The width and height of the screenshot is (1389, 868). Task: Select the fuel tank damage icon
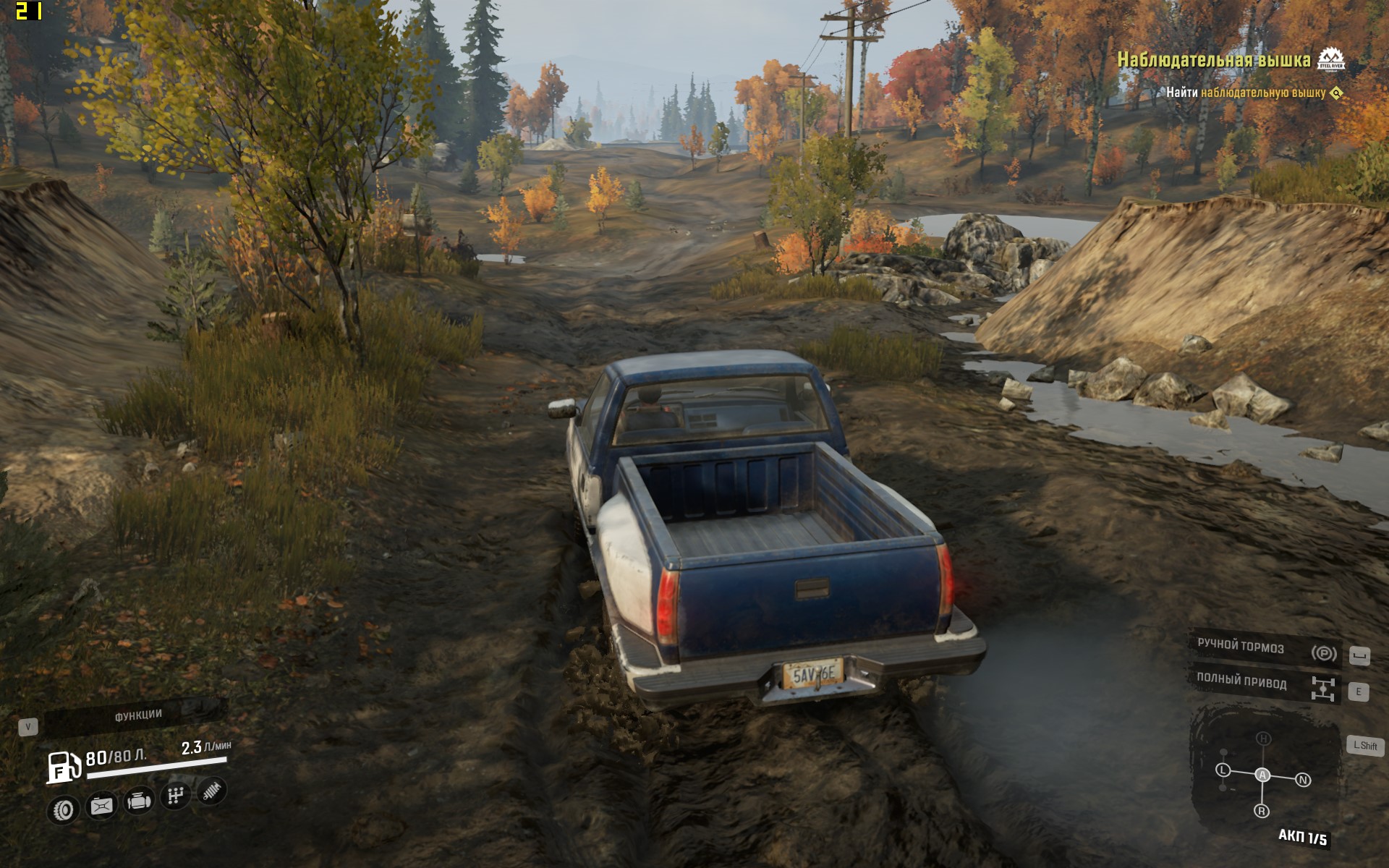click(x=101, y=805)
